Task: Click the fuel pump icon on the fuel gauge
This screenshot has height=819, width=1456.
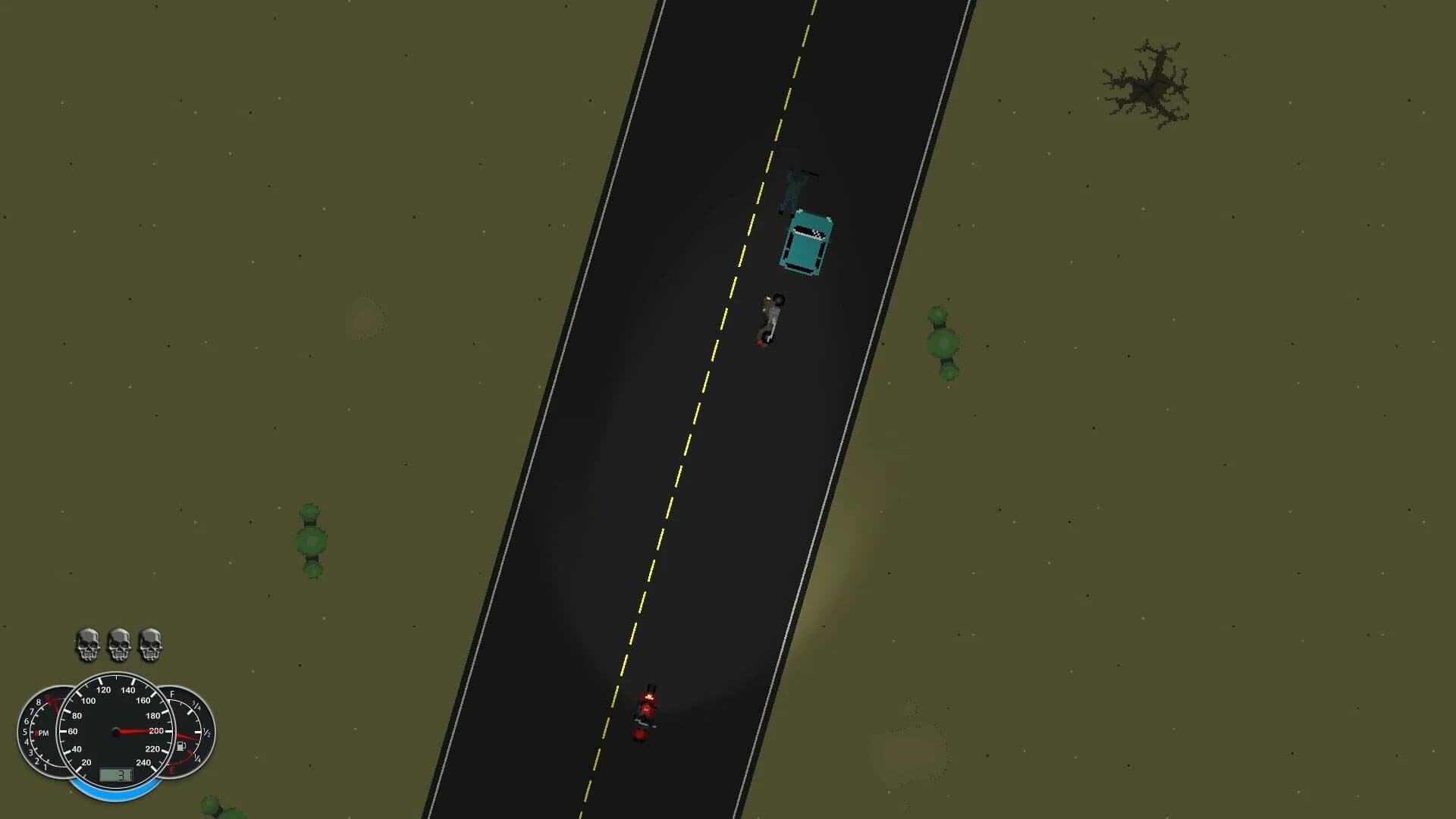Action: 181,747
